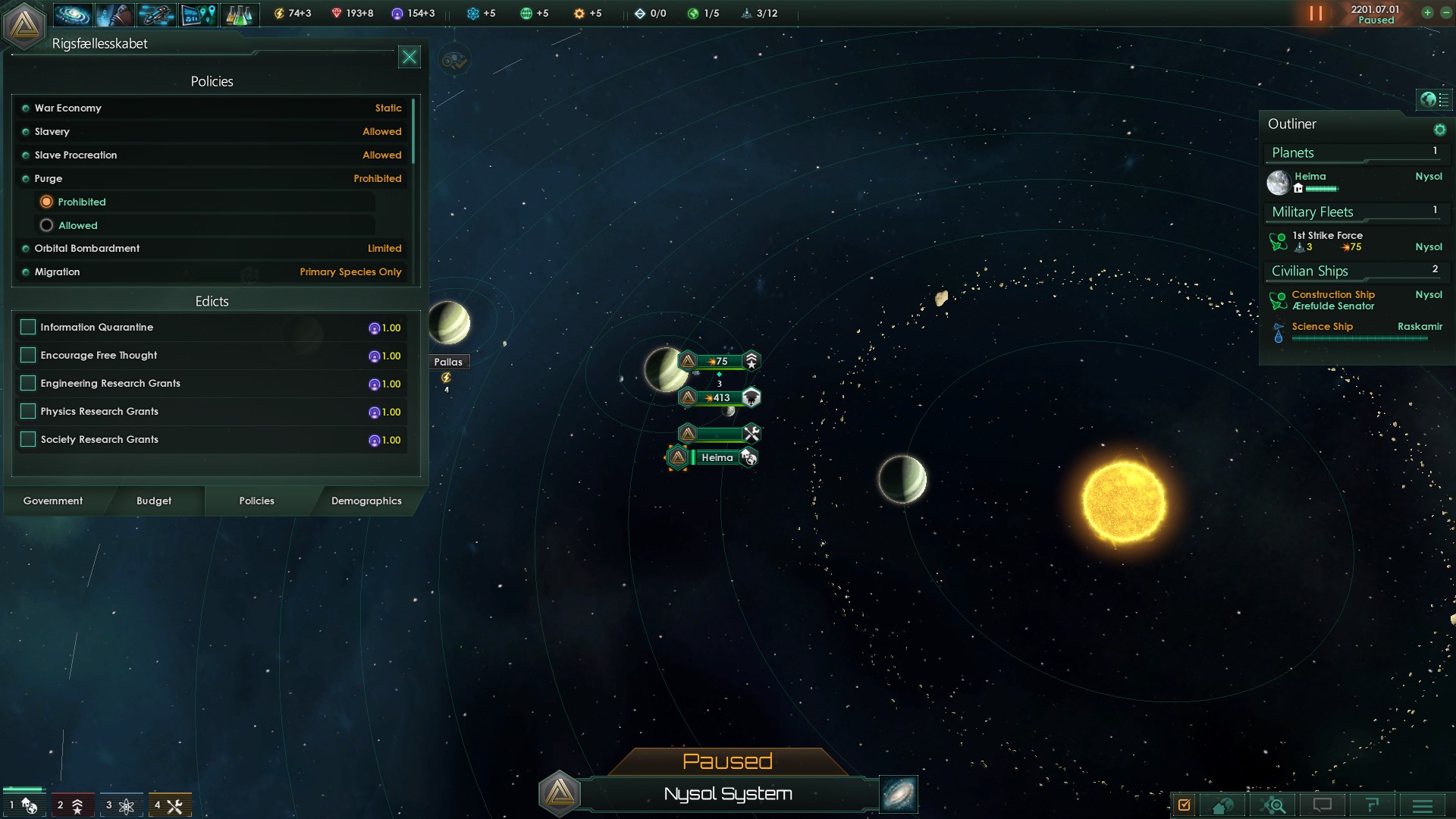Open the Migration policy options
The width and height of the screenshot is (1456, 819).
pos(212,271)
